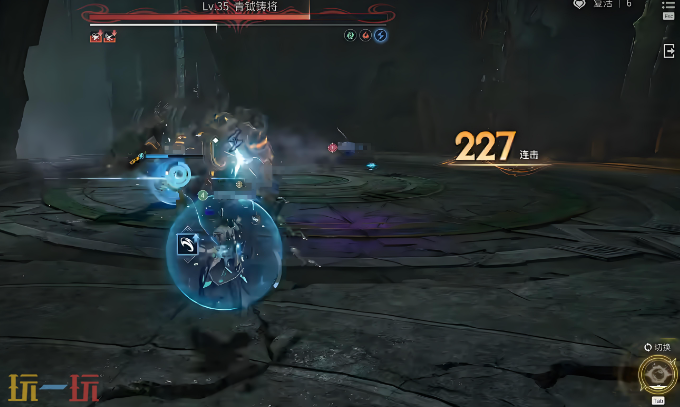The width and height of the screenshot is (680, 407).
Task: Select the blue lightning element icon
Action: coord(381,36)
